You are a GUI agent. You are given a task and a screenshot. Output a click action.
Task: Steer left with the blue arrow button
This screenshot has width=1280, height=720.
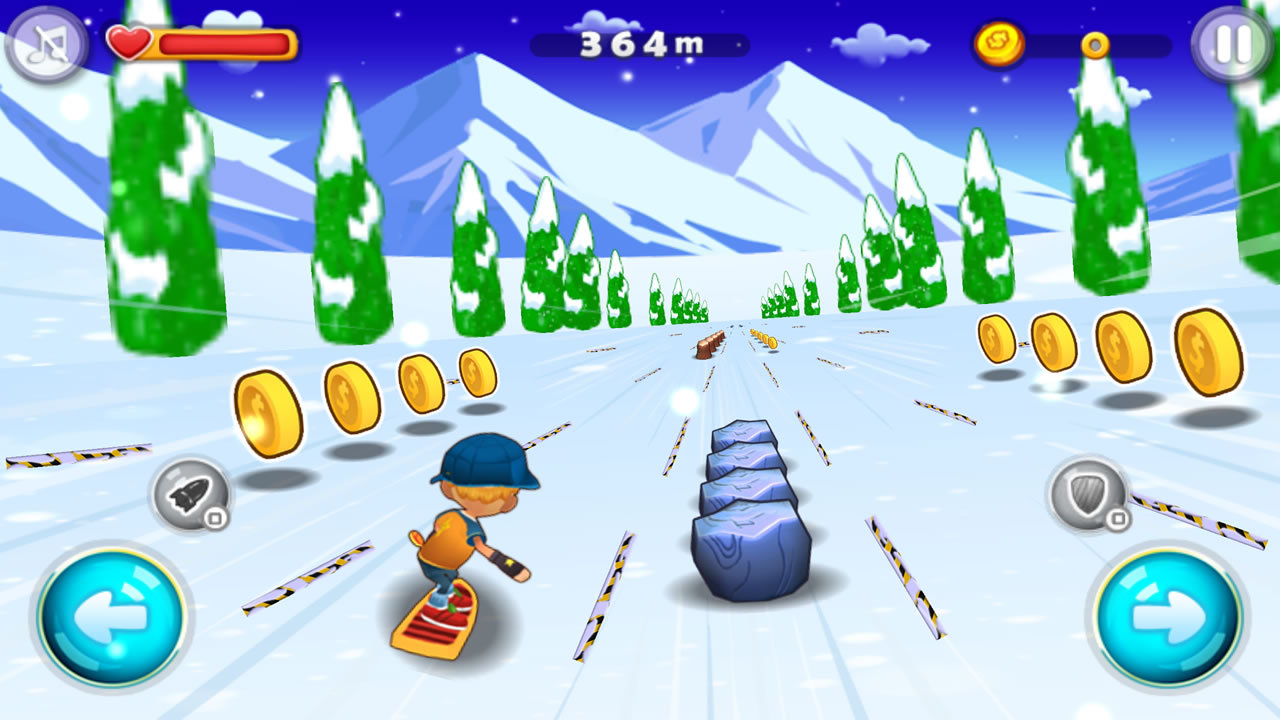pos(112,614)
